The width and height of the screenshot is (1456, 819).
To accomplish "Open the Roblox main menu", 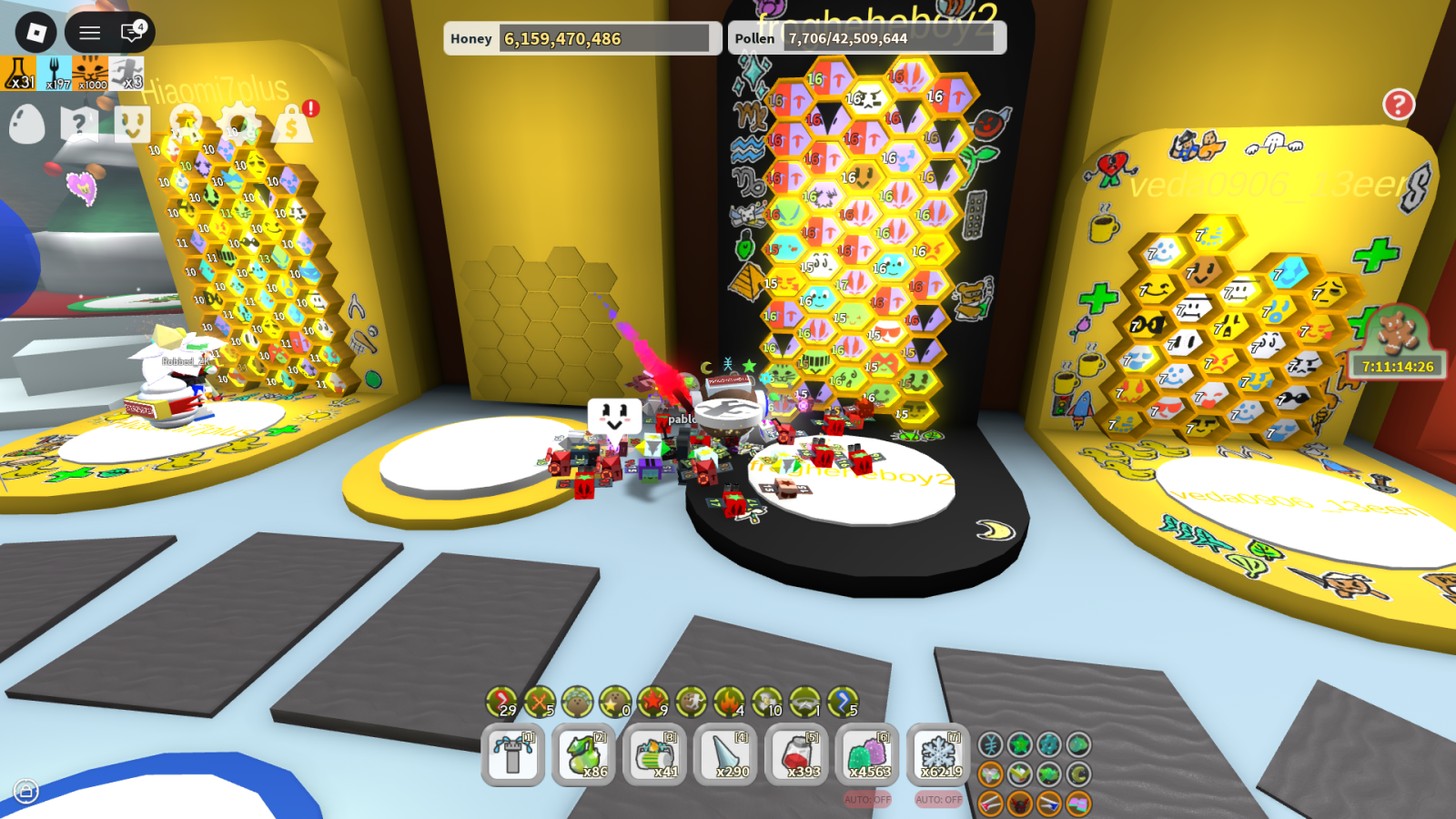I will tap(36, 34).
